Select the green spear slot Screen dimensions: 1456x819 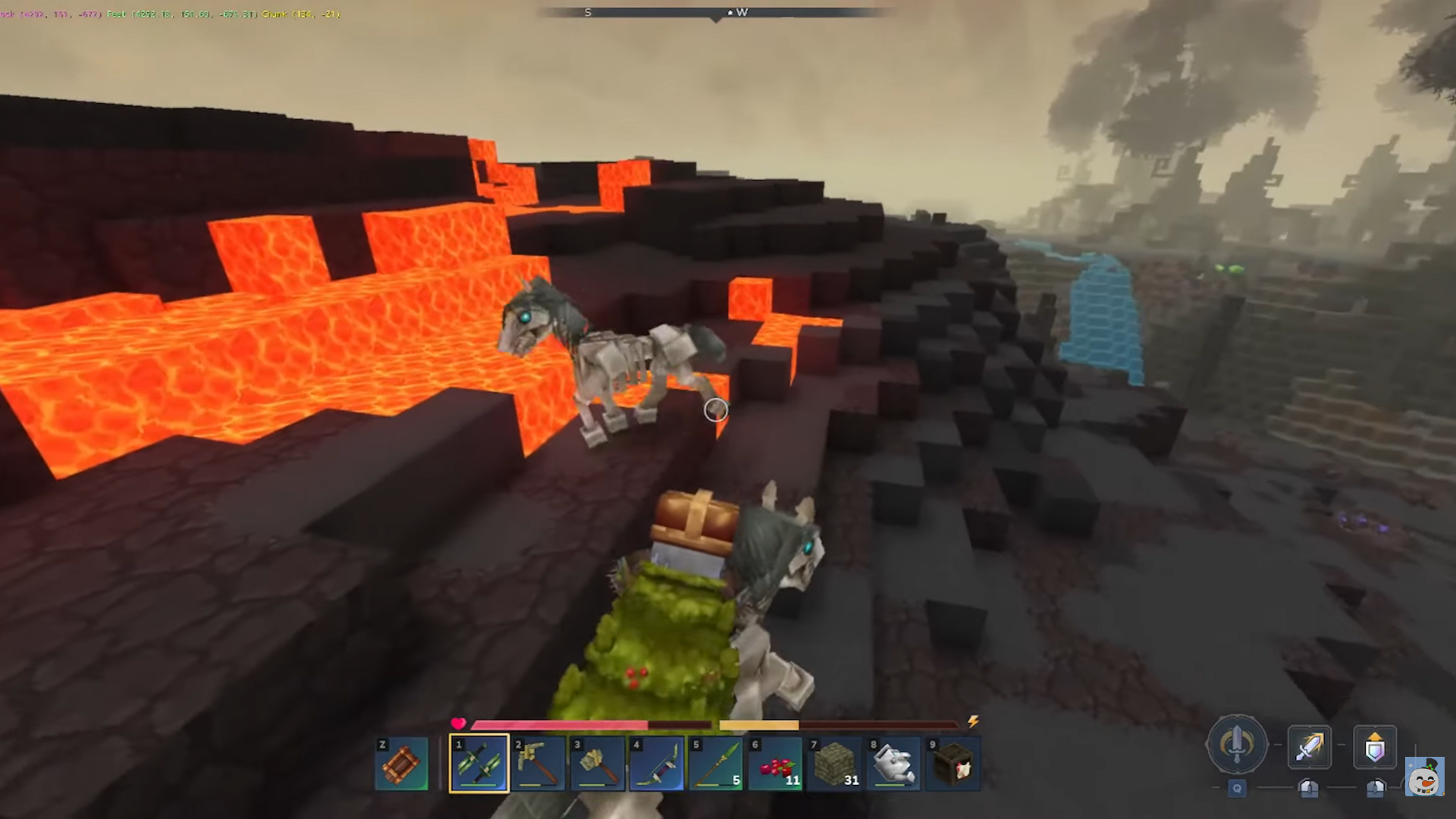715,763
